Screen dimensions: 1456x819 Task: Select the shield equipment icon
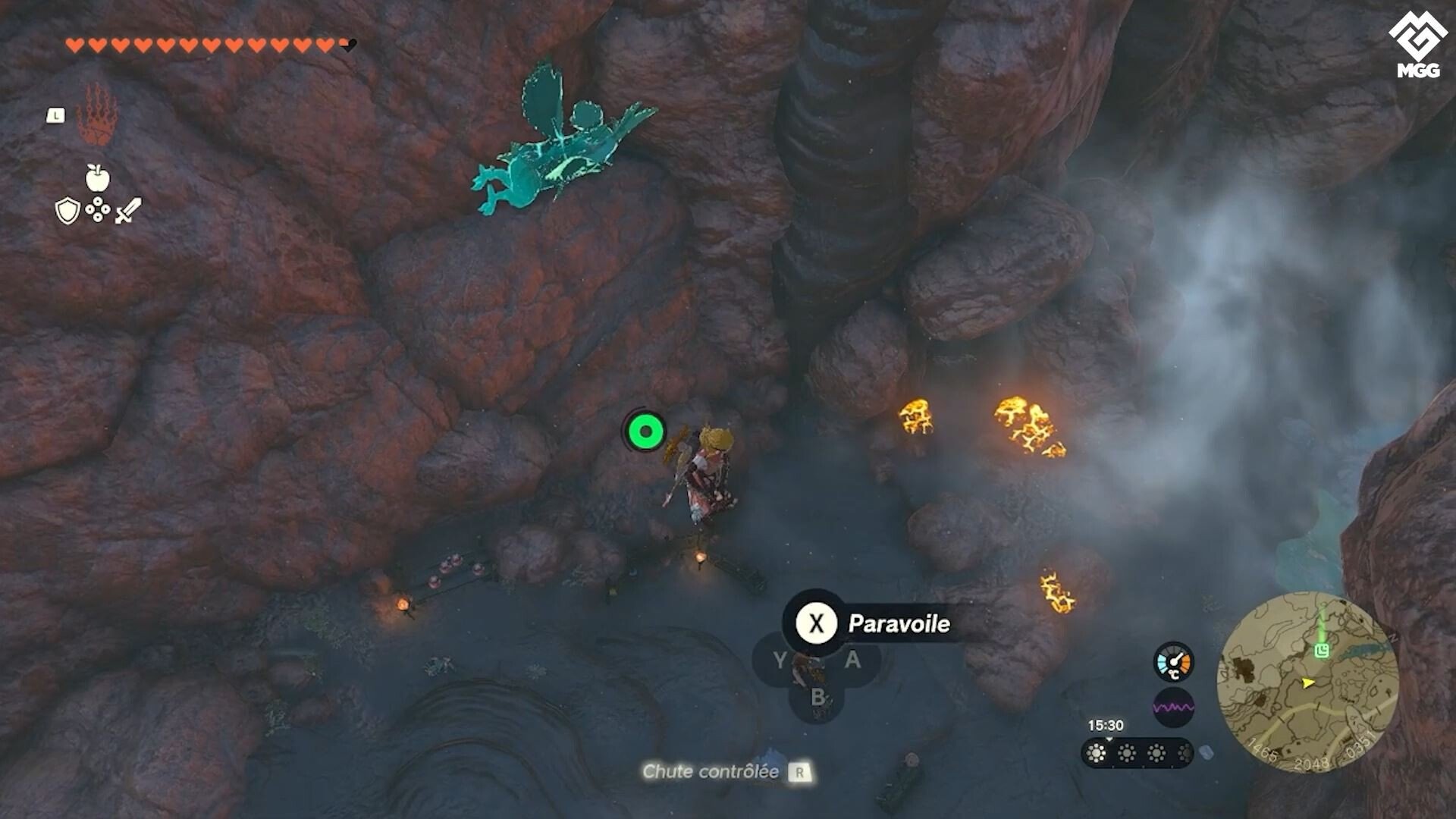pyautogui.click(x=67, y=212)
